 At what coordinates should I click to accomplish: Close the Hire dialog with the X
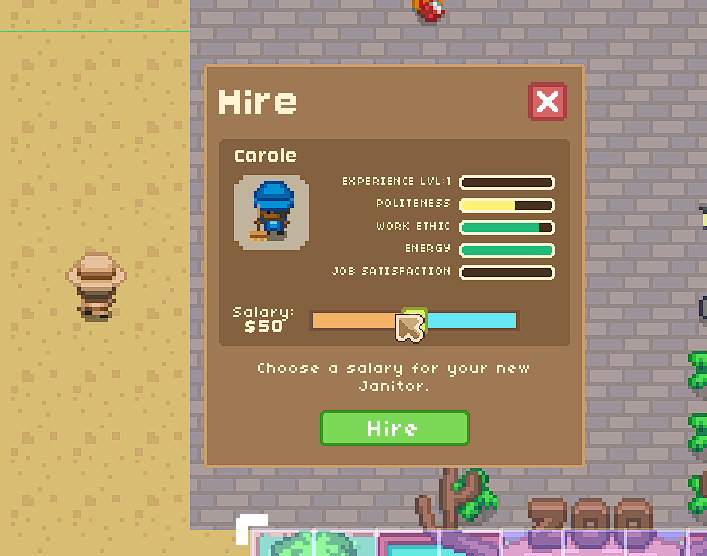click(547, 102)
